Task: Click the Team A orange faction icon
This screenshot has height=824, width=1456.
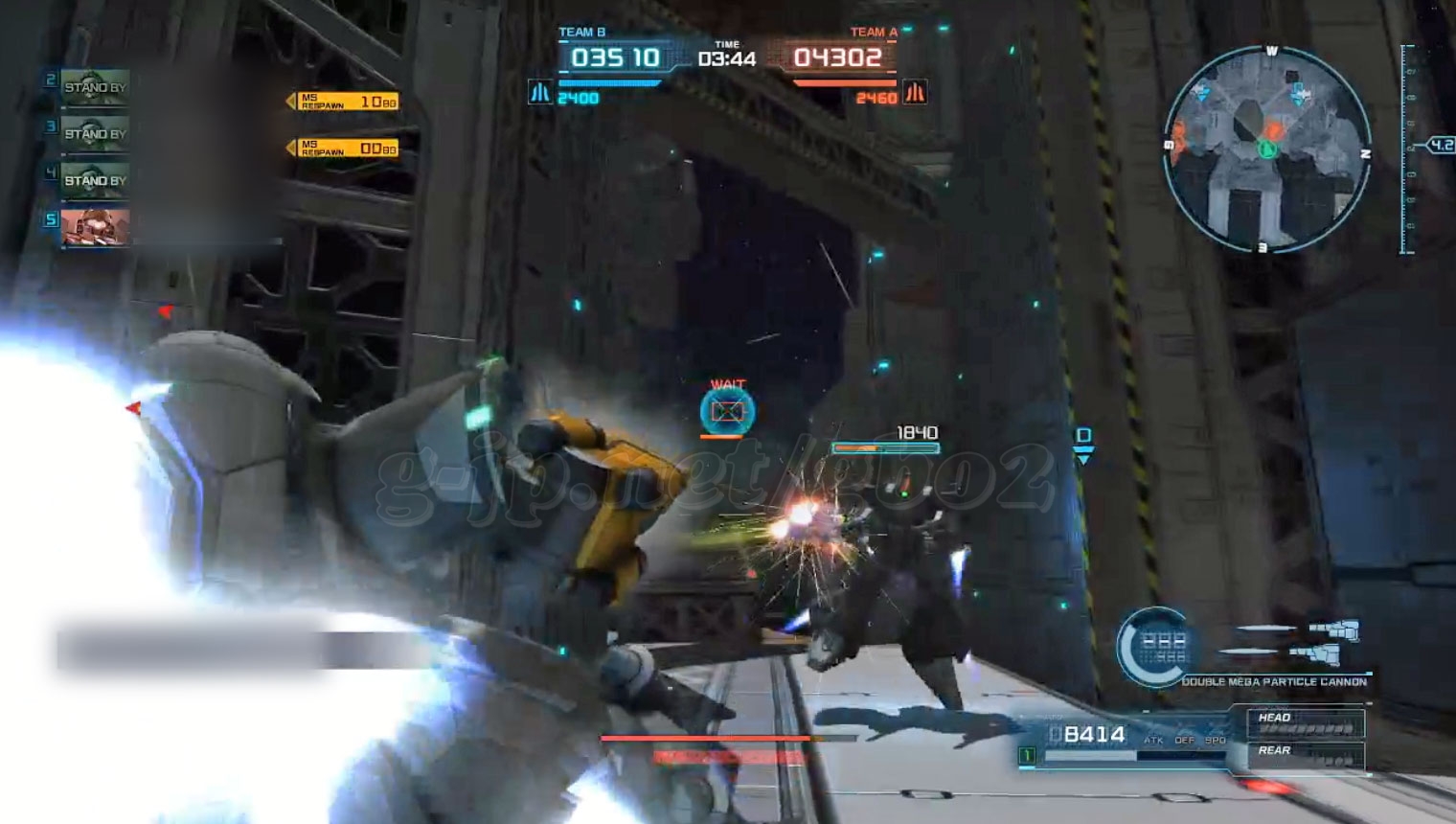Action: (x=915, y=93)
